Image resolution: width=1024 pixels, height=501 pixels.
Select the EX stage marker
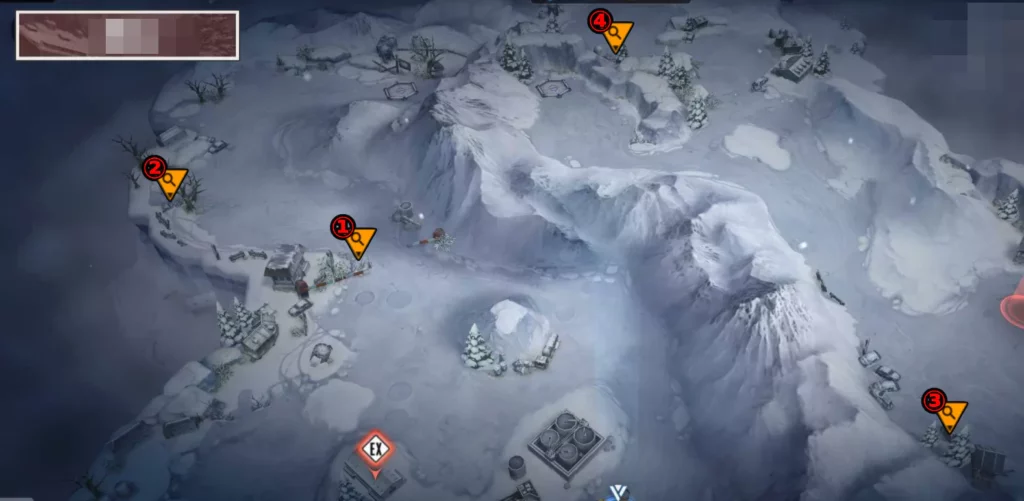pyautogui.click(x=375, y=449)
